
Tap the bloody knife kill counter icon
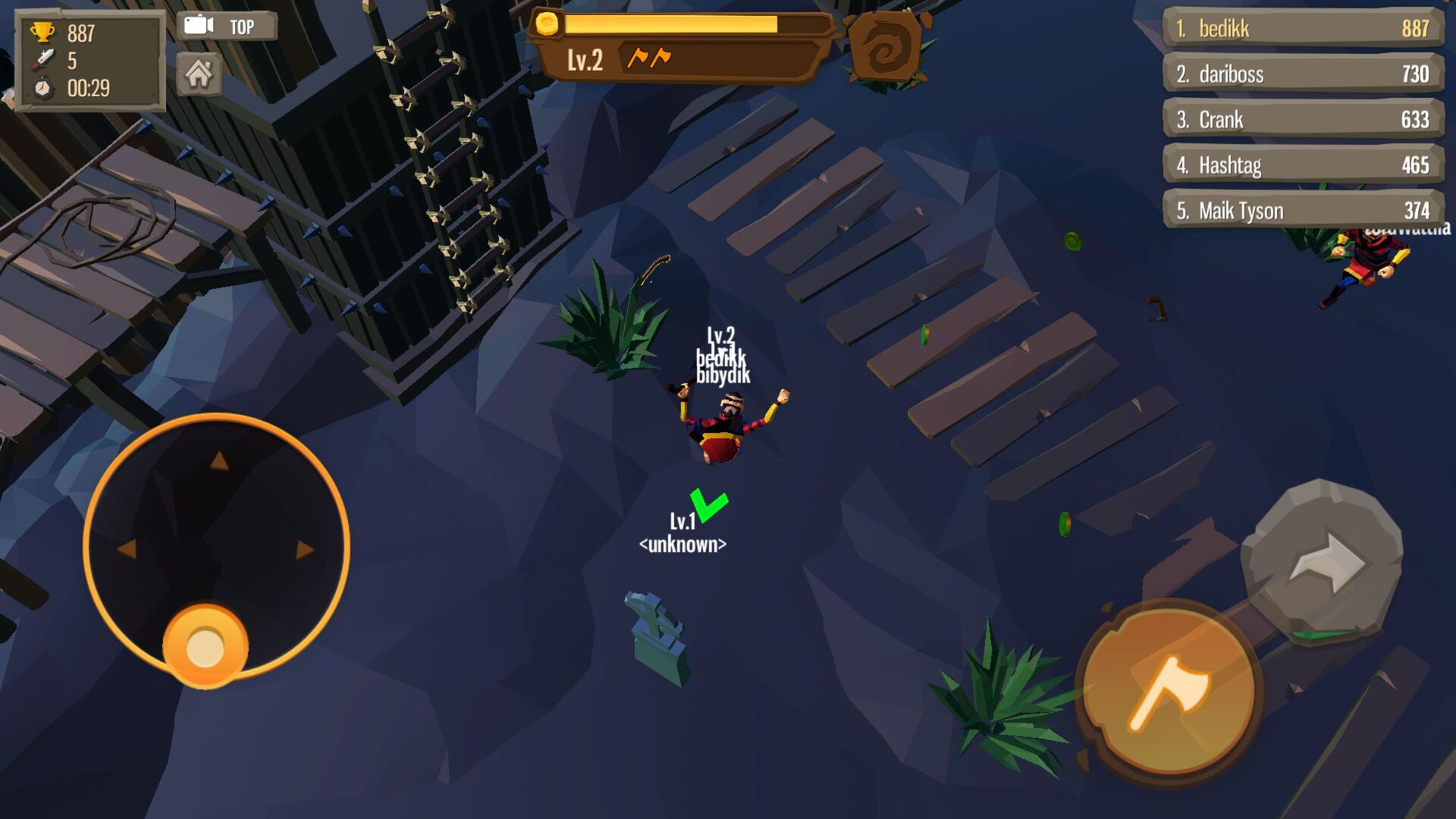[44, 59]
